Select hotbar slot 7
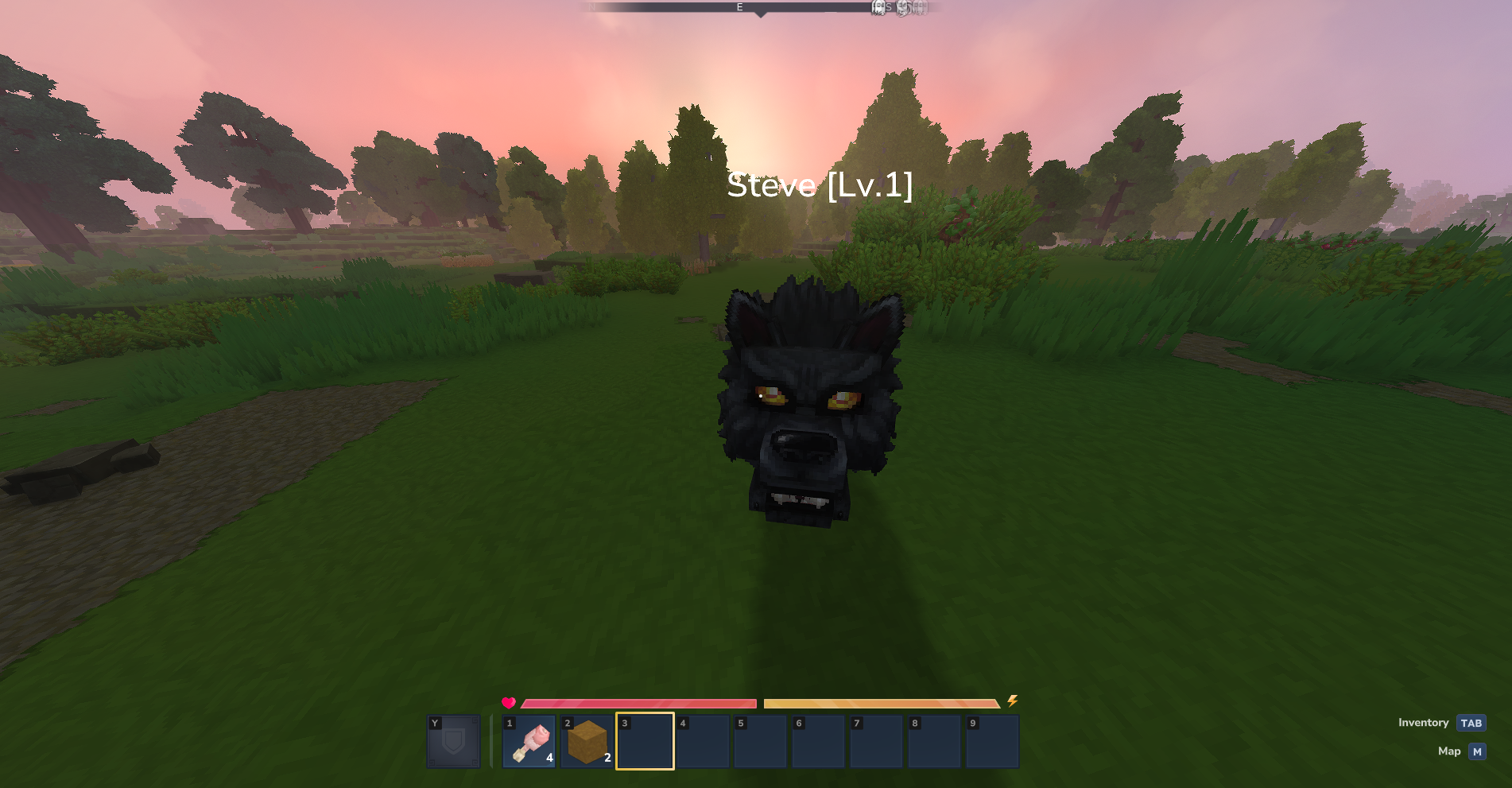Image resolution: width=1512 pixels, height=788 pixels. tap(876, 741)
